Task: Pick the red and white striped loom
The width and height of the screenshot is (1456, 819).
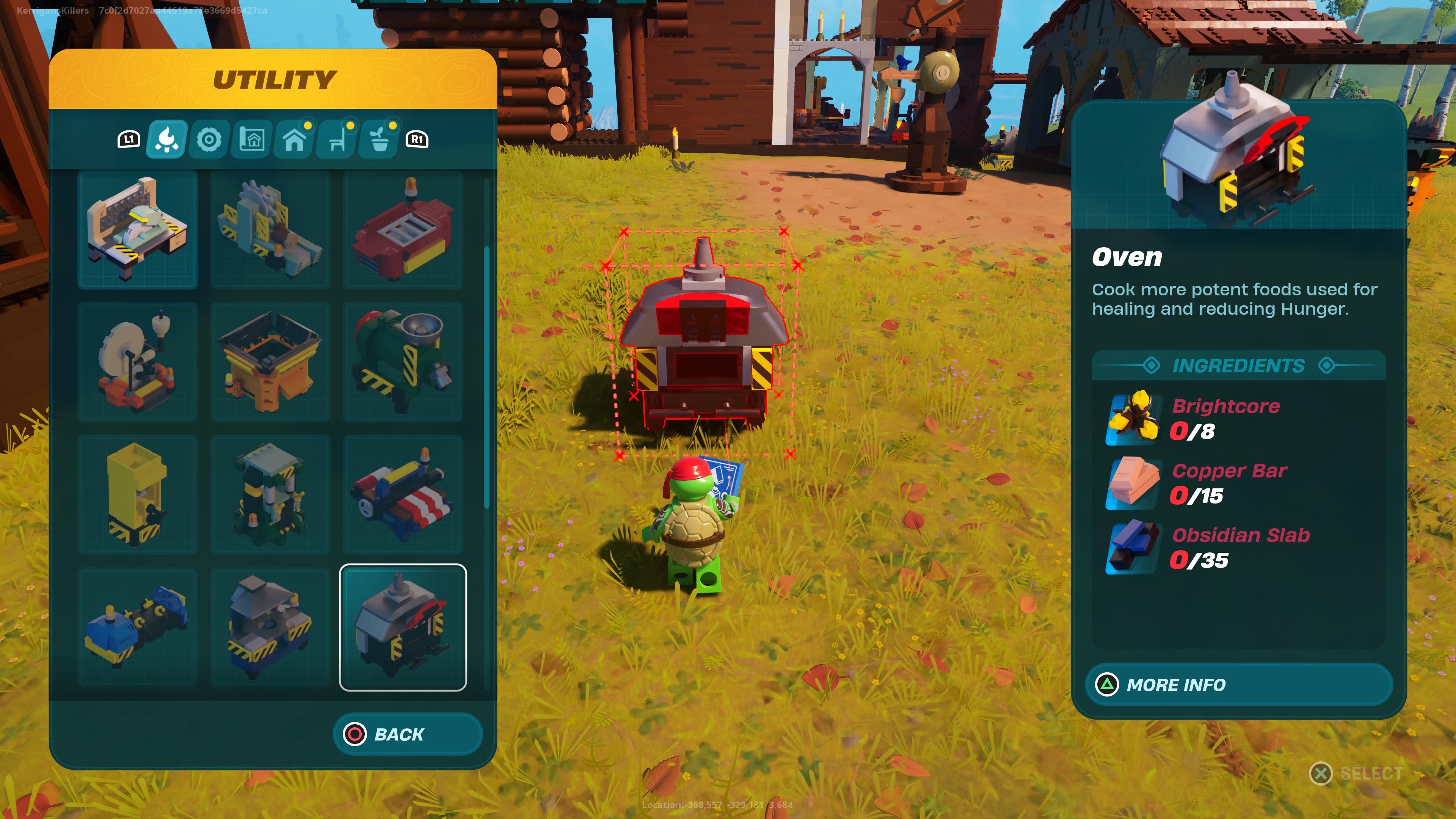Action: [x=403, y=494]
